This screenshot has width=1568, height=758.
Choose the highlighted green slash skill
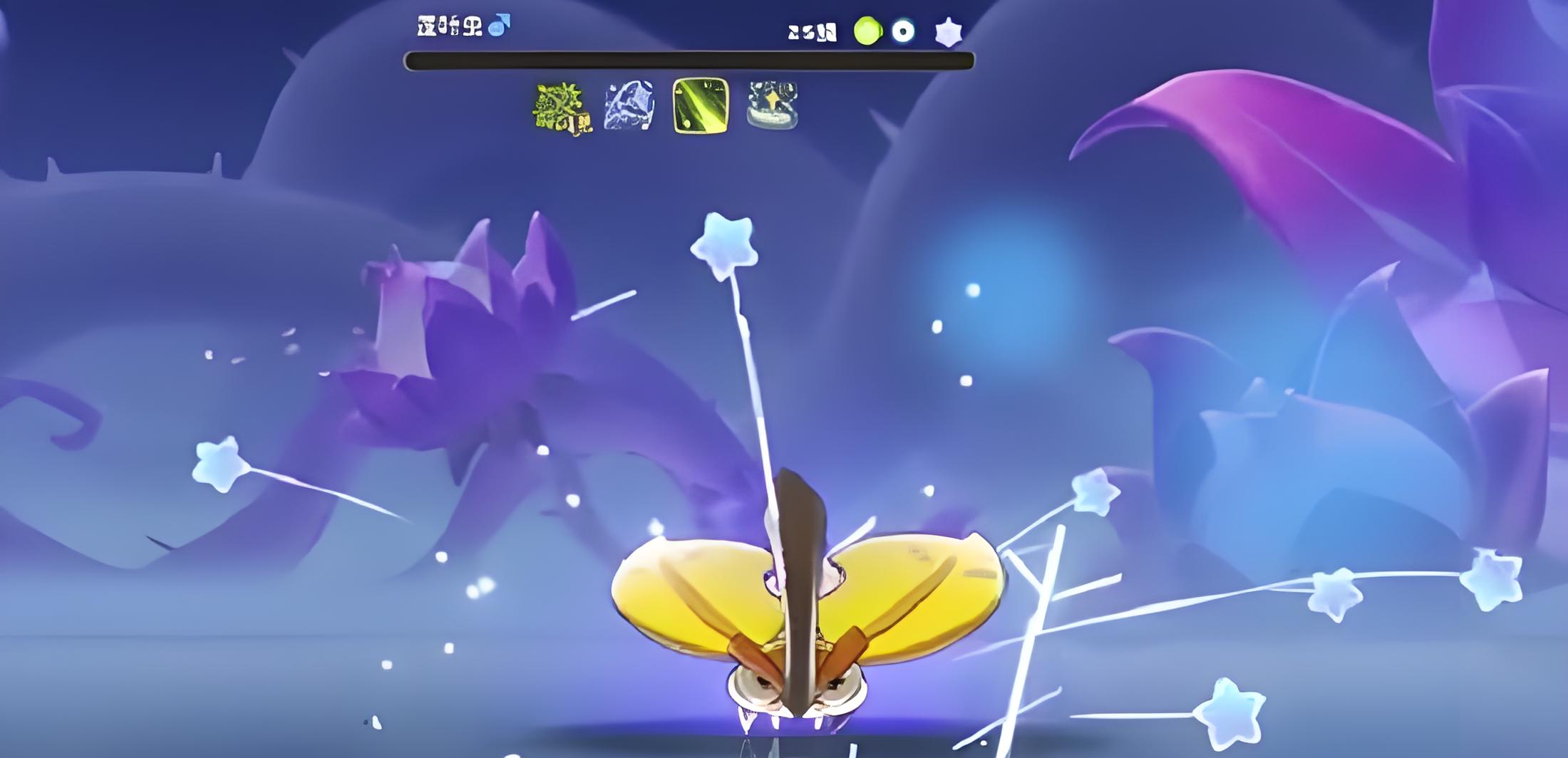tap(701, 106)
